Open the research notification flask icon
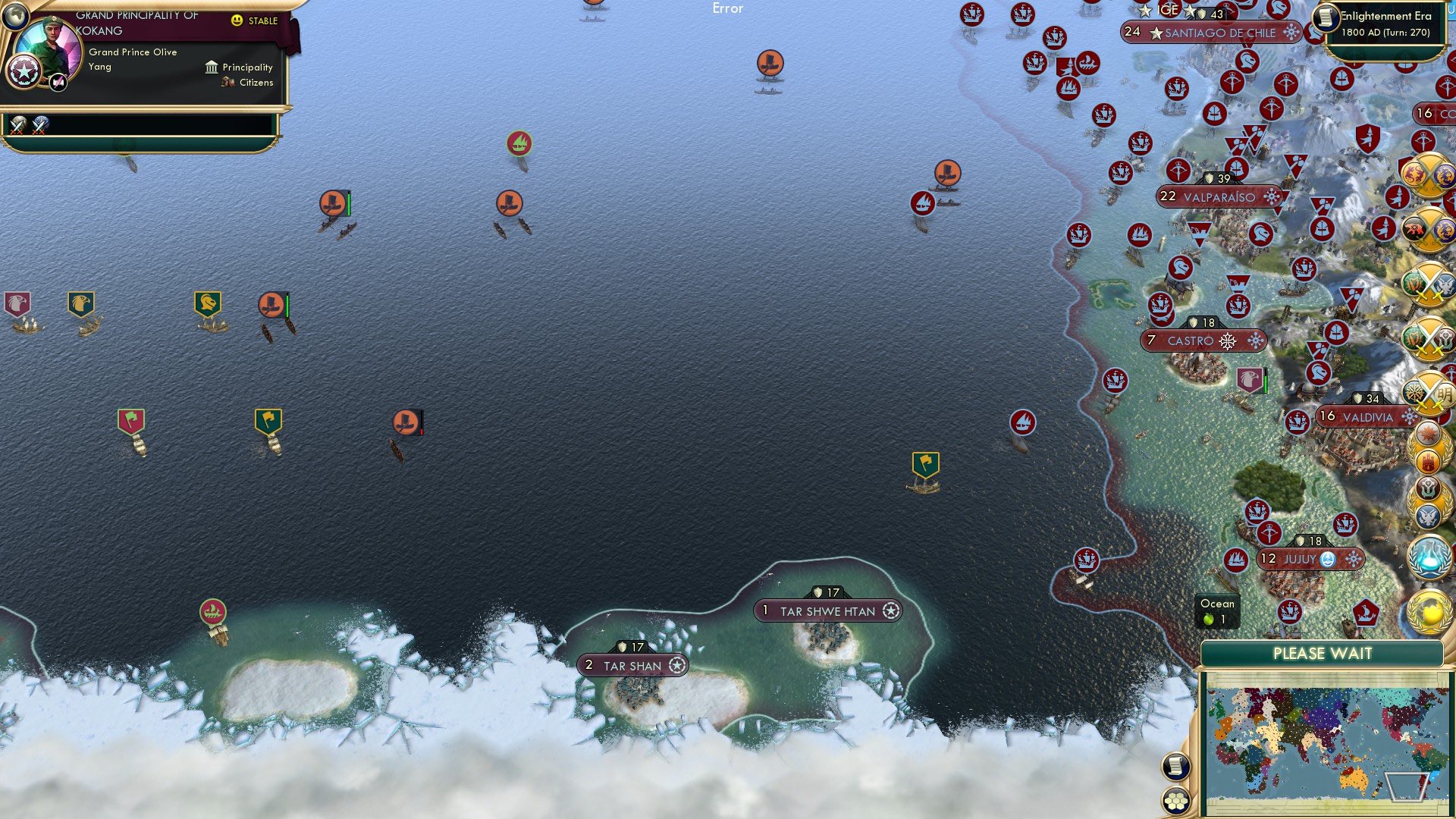 point(1428,556)
